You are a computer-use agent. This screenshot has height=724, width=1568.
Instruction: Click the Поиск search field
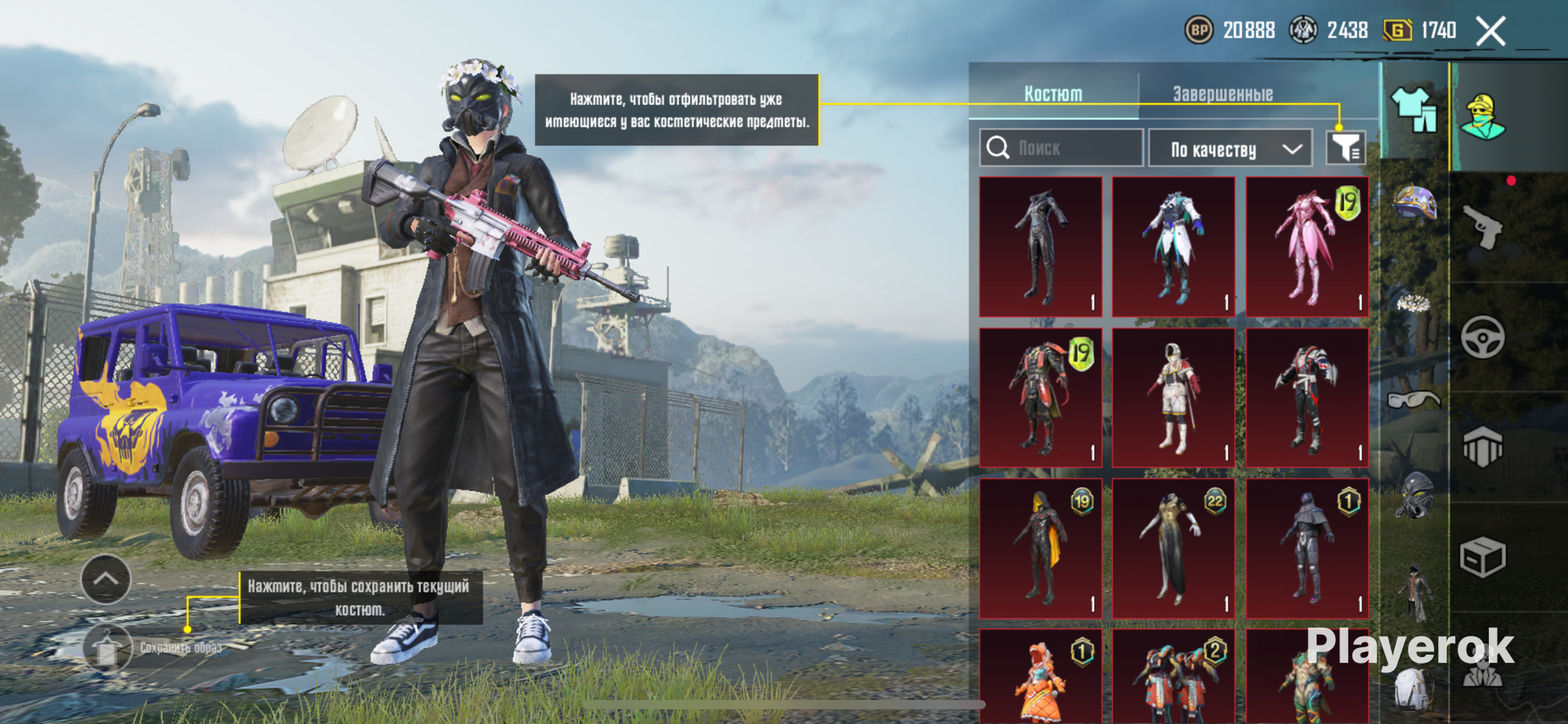click(x=1061, y=148)
